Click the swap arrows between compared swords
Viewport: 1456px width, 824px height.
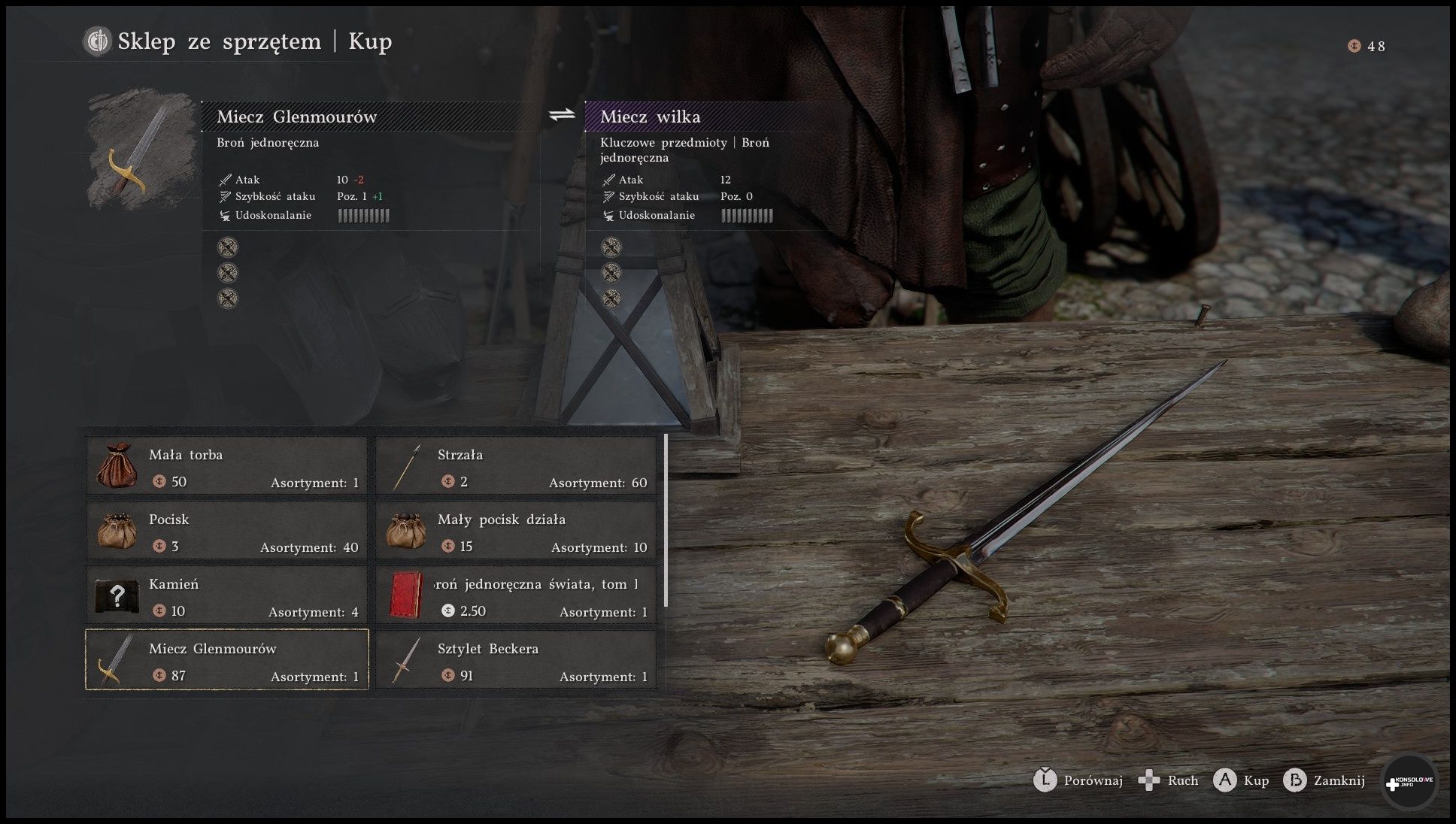562,115
